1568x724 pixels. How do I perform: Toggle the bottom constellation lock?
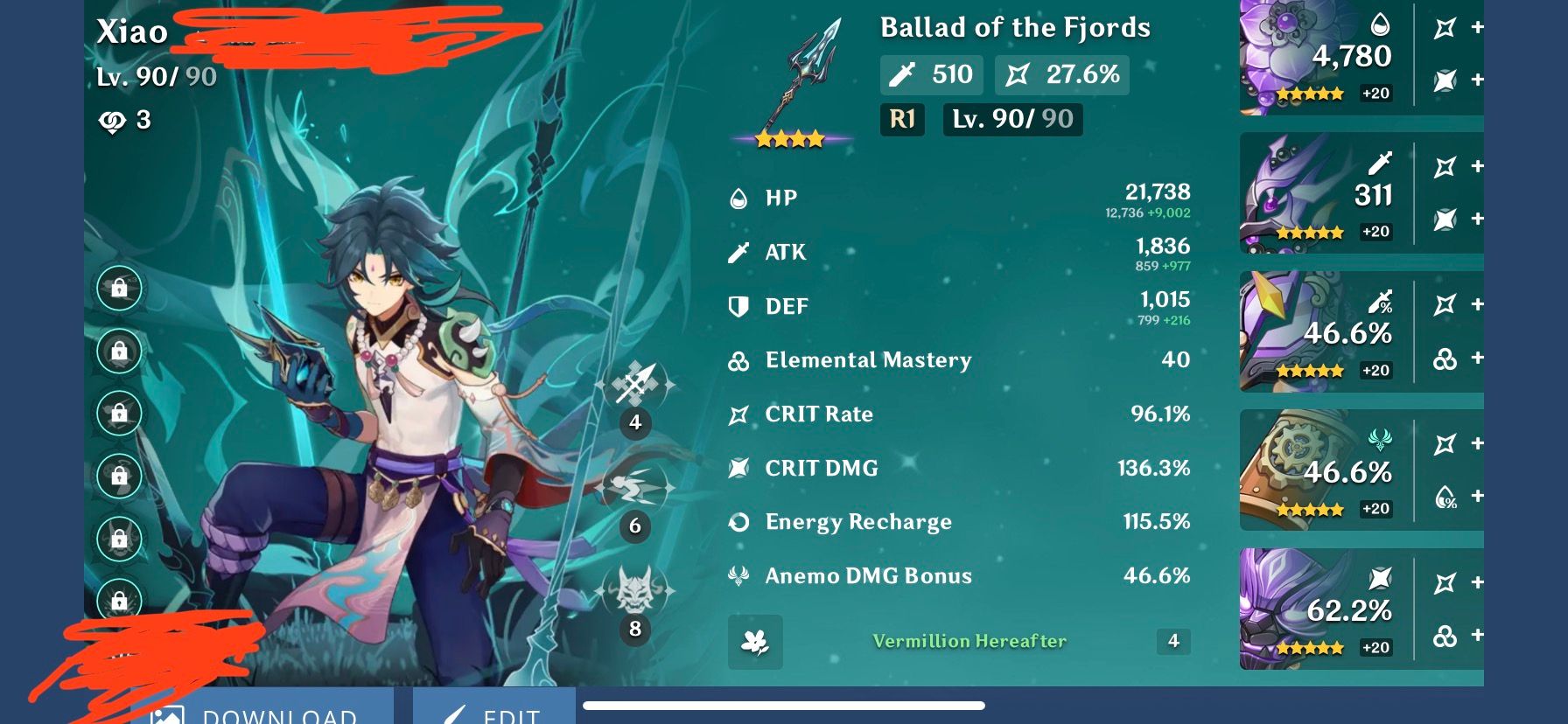click(x=120, y=601)
